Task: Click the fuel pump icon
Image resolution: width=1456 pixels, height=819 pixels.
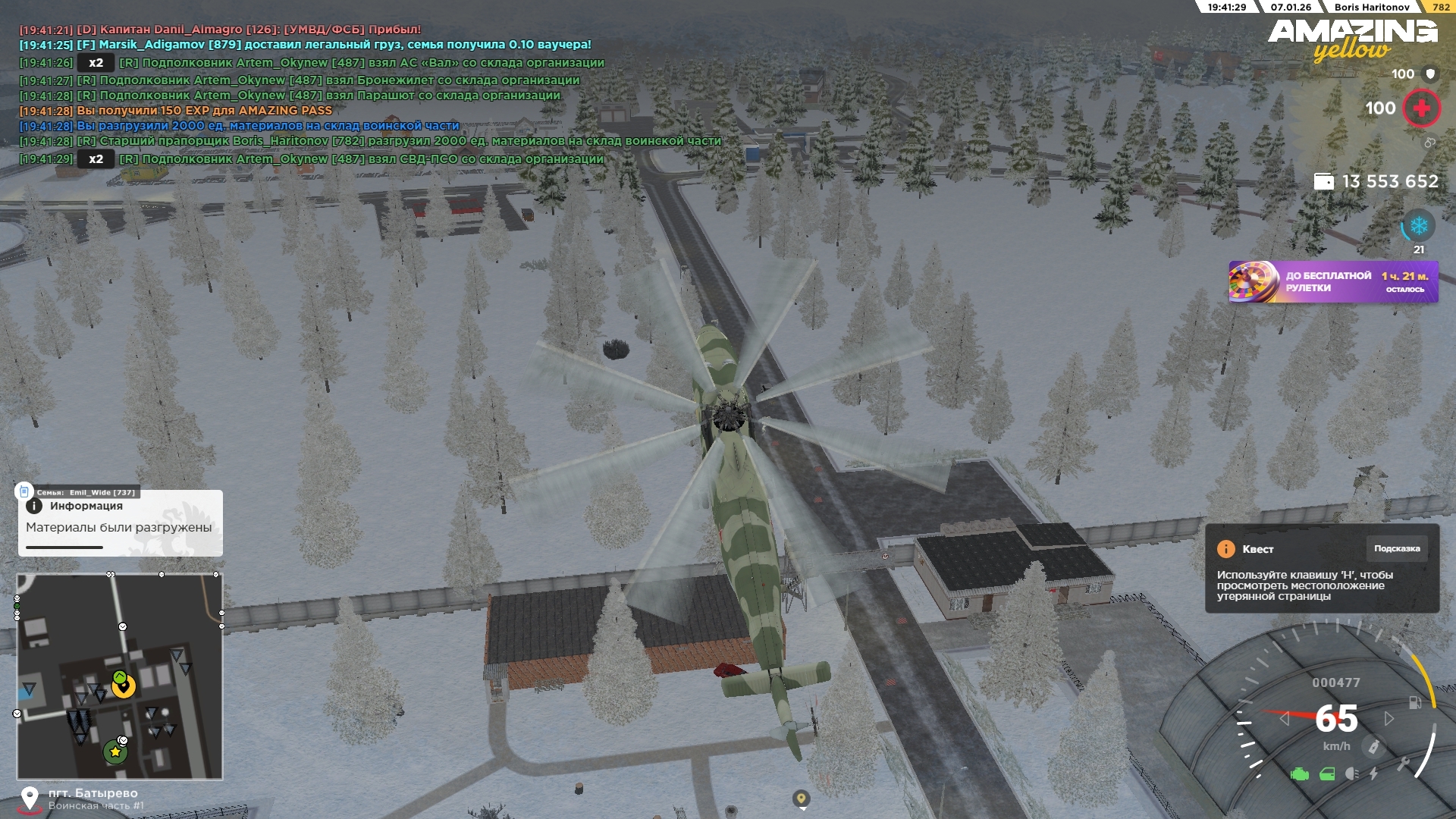Action: (1415, 703)
